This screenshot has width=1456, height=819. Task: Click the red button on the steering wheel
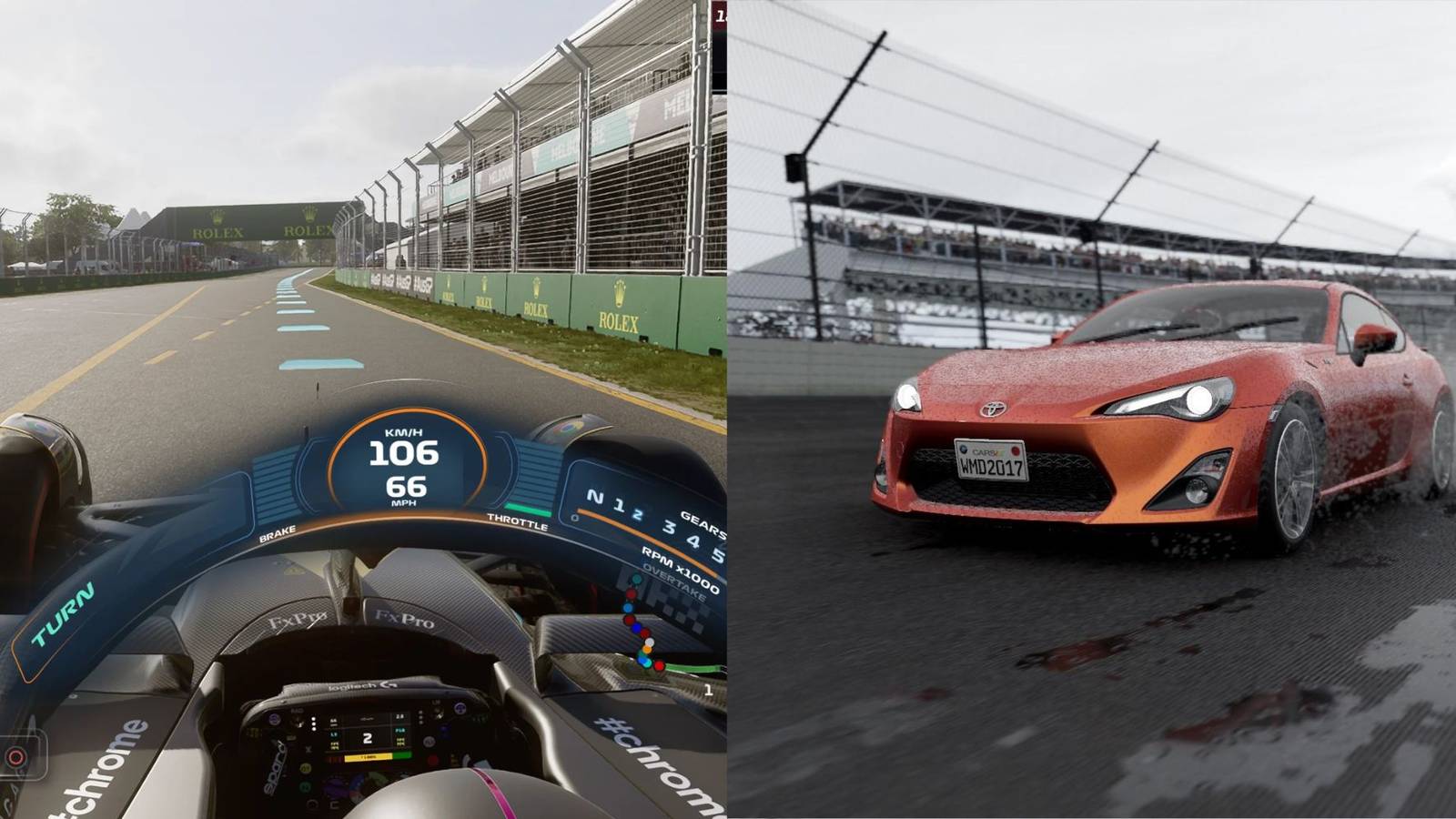click(x=434, y=759)
